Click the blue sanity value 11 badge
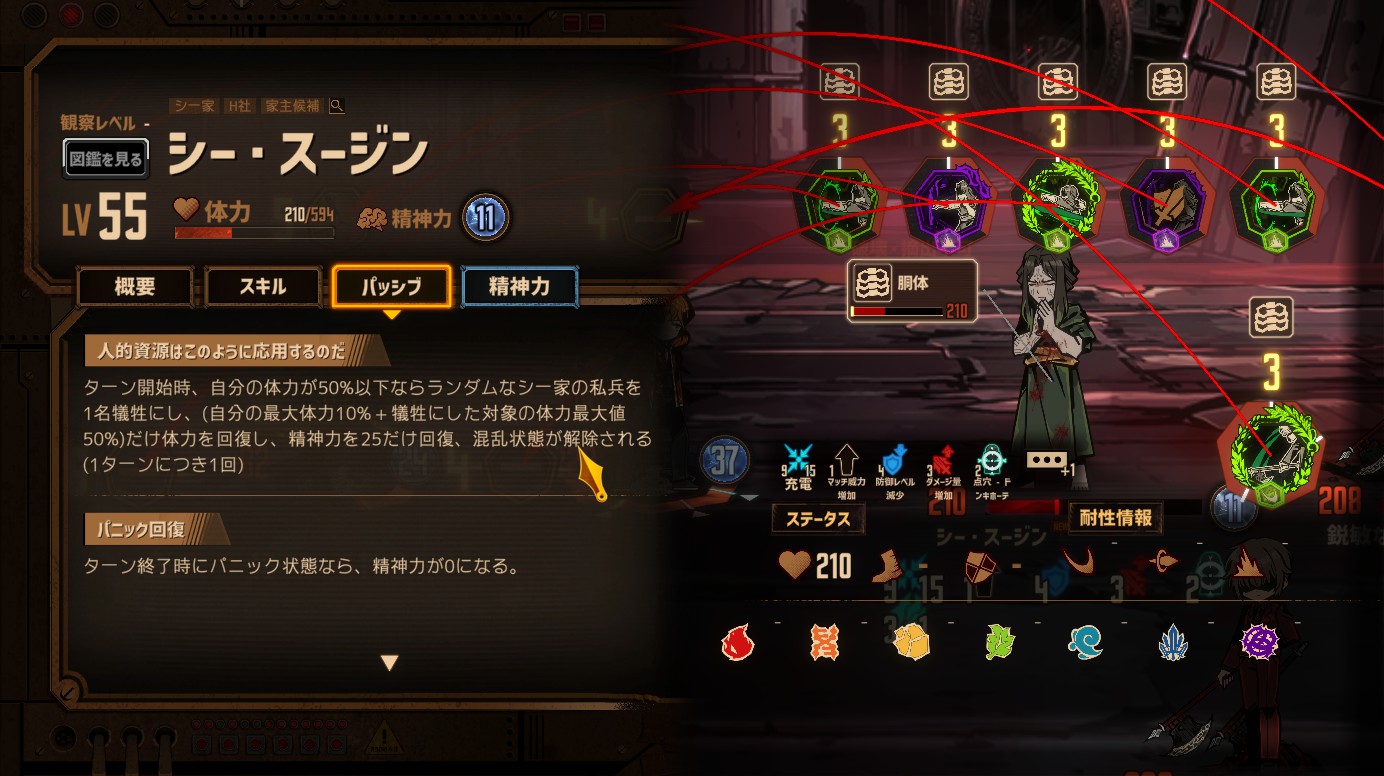 [x=486, y=217]
